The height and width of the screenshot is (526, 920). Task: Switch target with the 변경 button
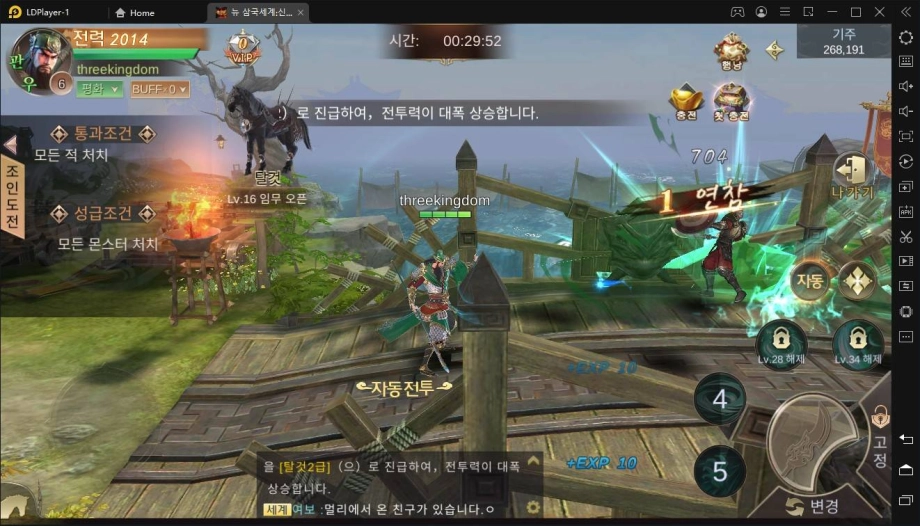pos(812,505)
